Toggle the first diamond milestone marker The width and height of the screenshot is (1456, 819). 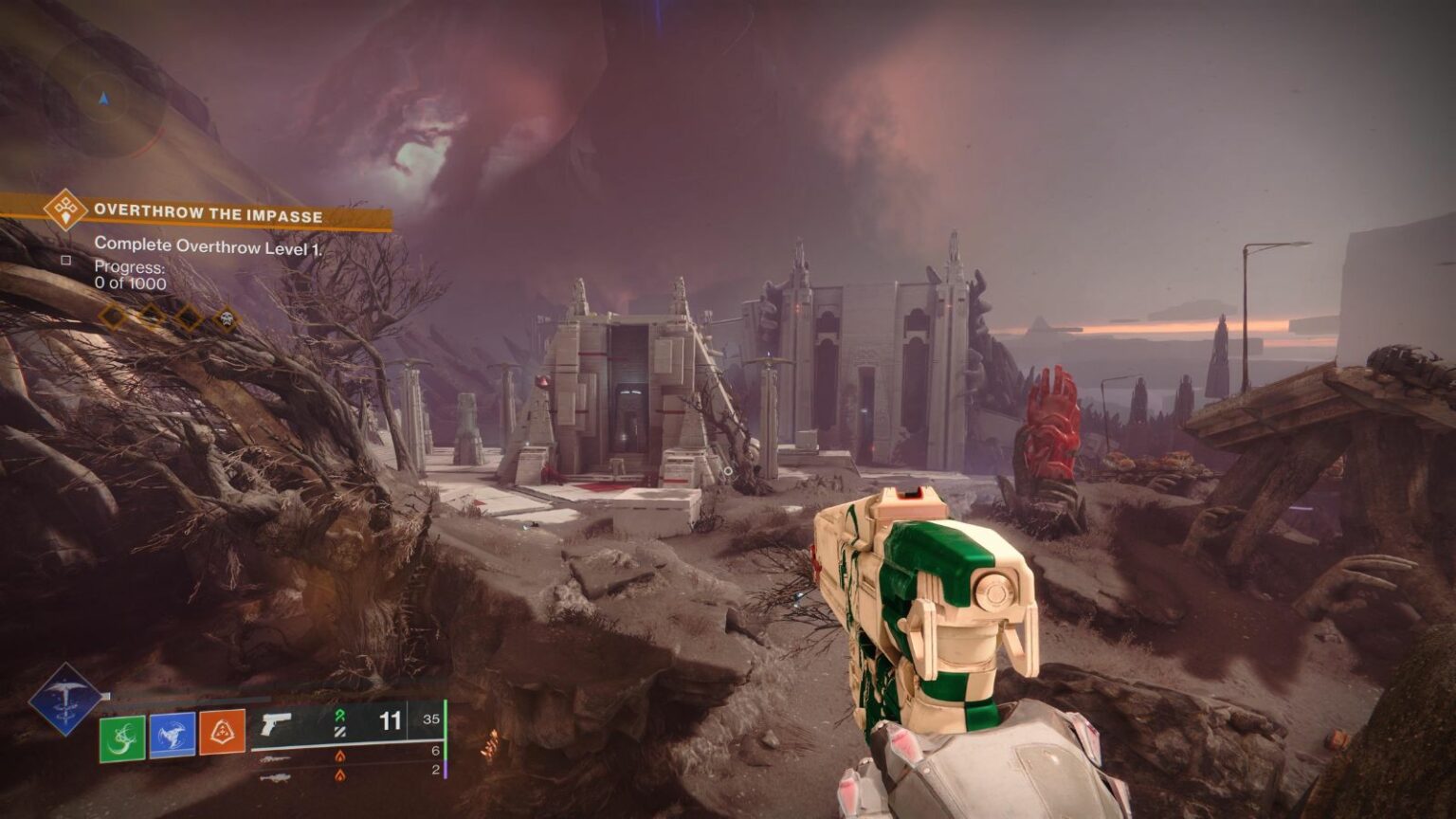(111, 318)
